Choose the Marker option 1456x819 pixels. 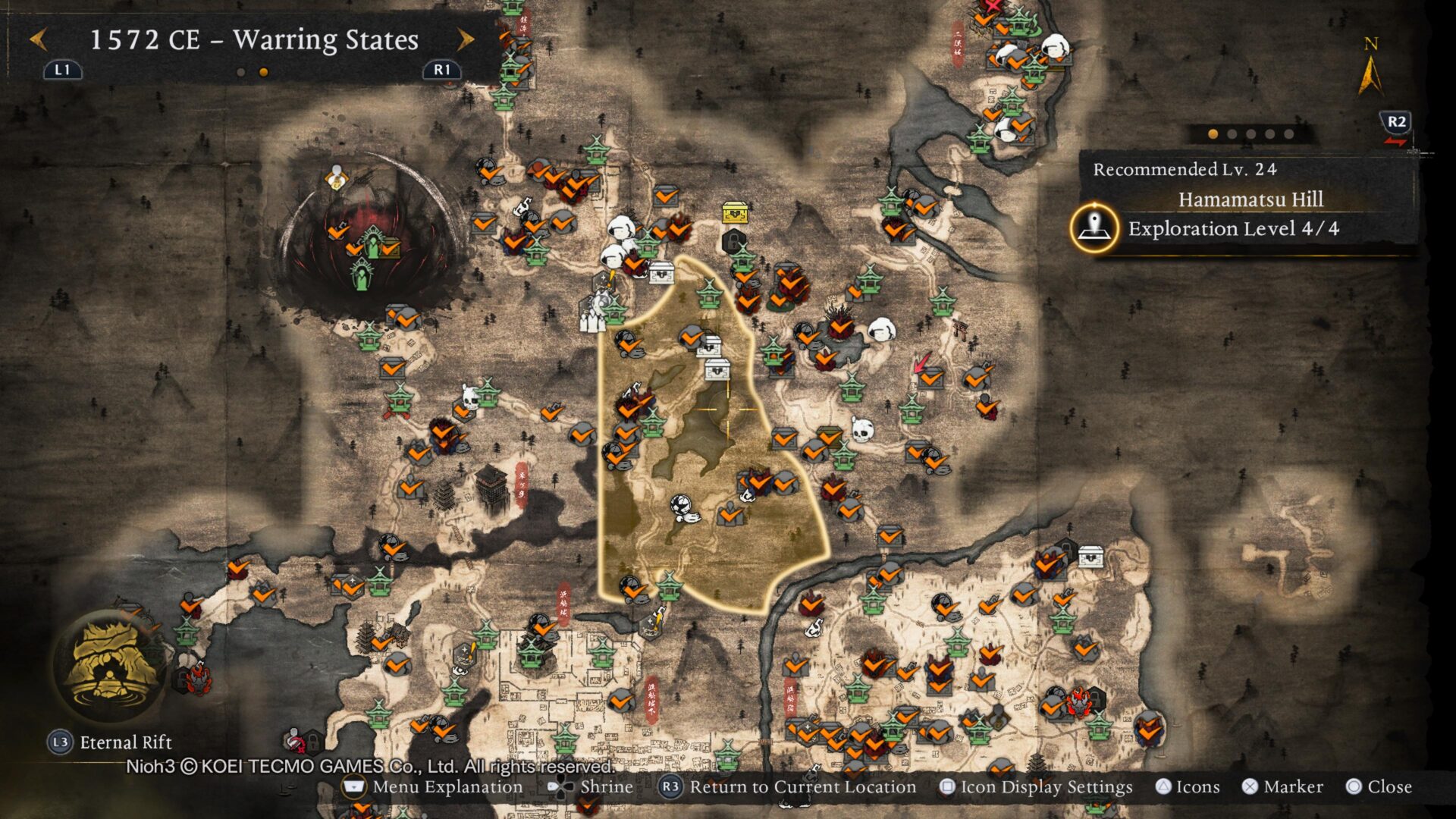(1283, 787)
